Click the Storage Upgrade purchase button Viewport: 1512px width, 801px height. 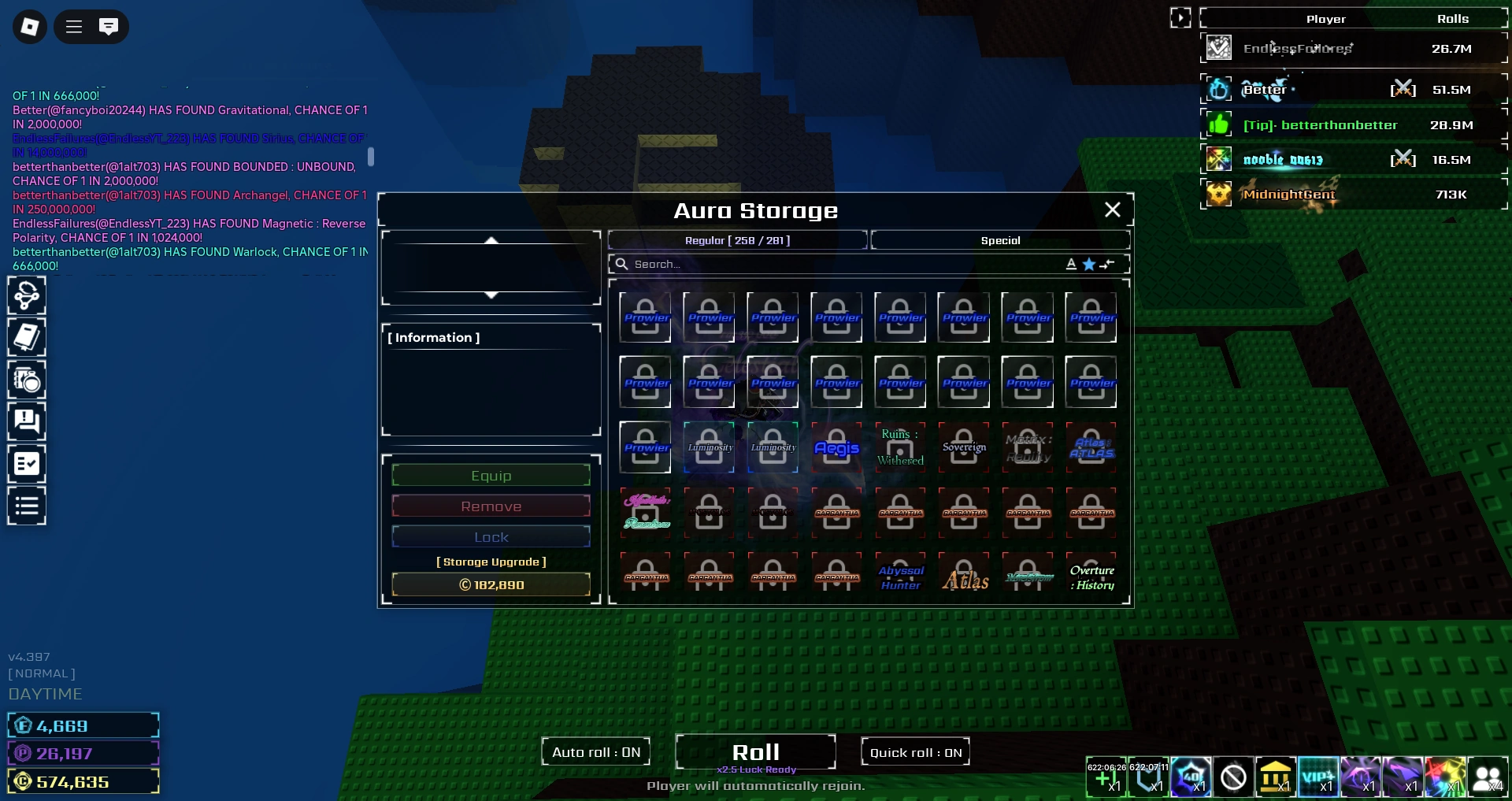pos(491,584)
